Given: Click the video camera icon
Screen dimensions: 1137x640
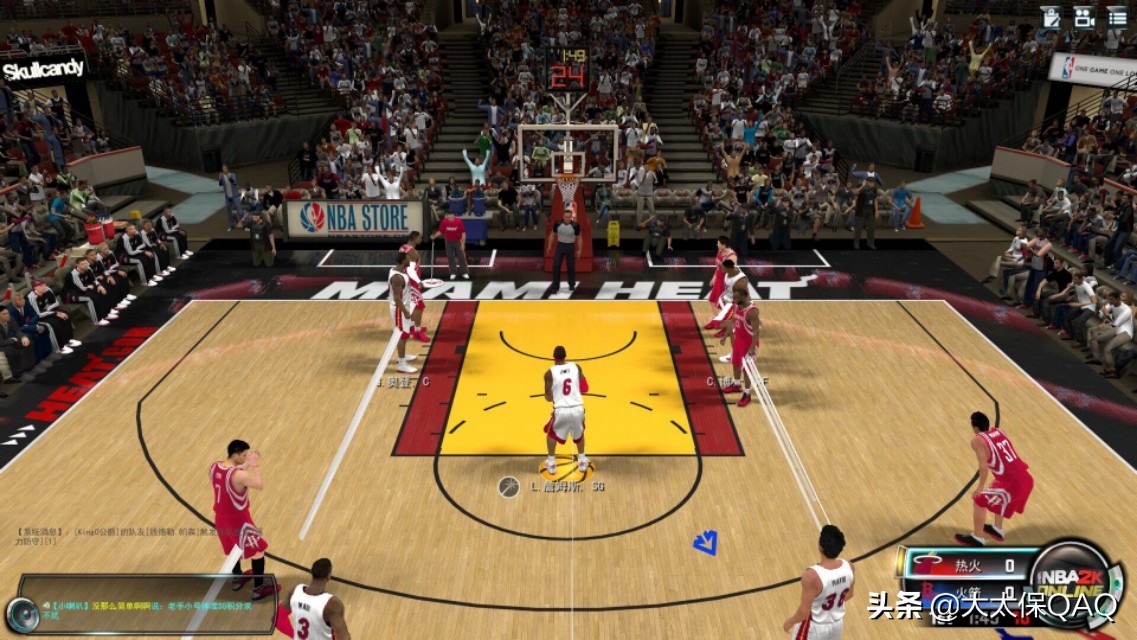Looking at the screenshot, I should tap(1084, 16).
